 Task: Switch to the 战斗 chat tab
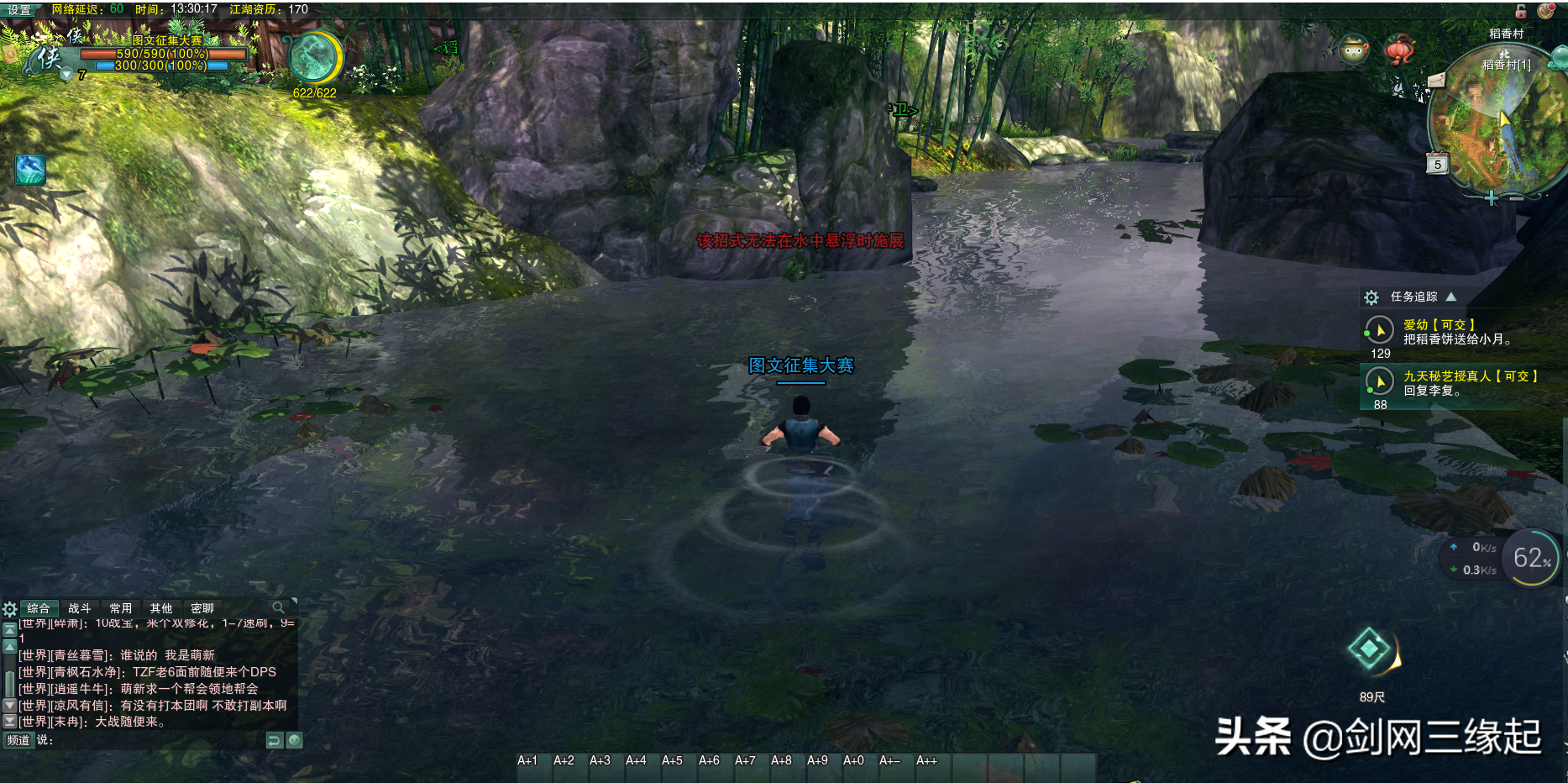(x=79, y=608)
